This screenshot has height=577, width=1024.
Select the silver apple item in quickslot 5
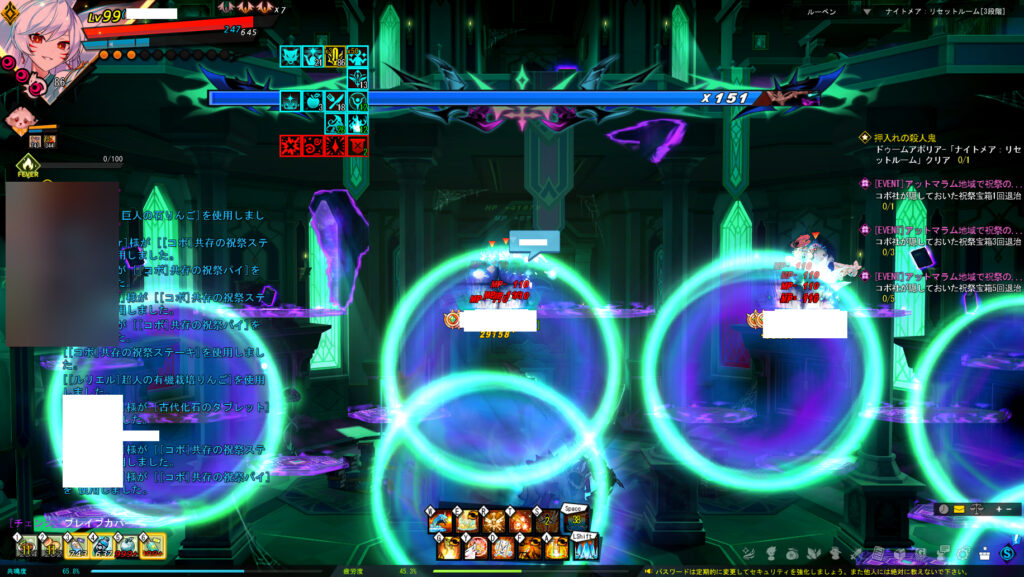point(127,546)
